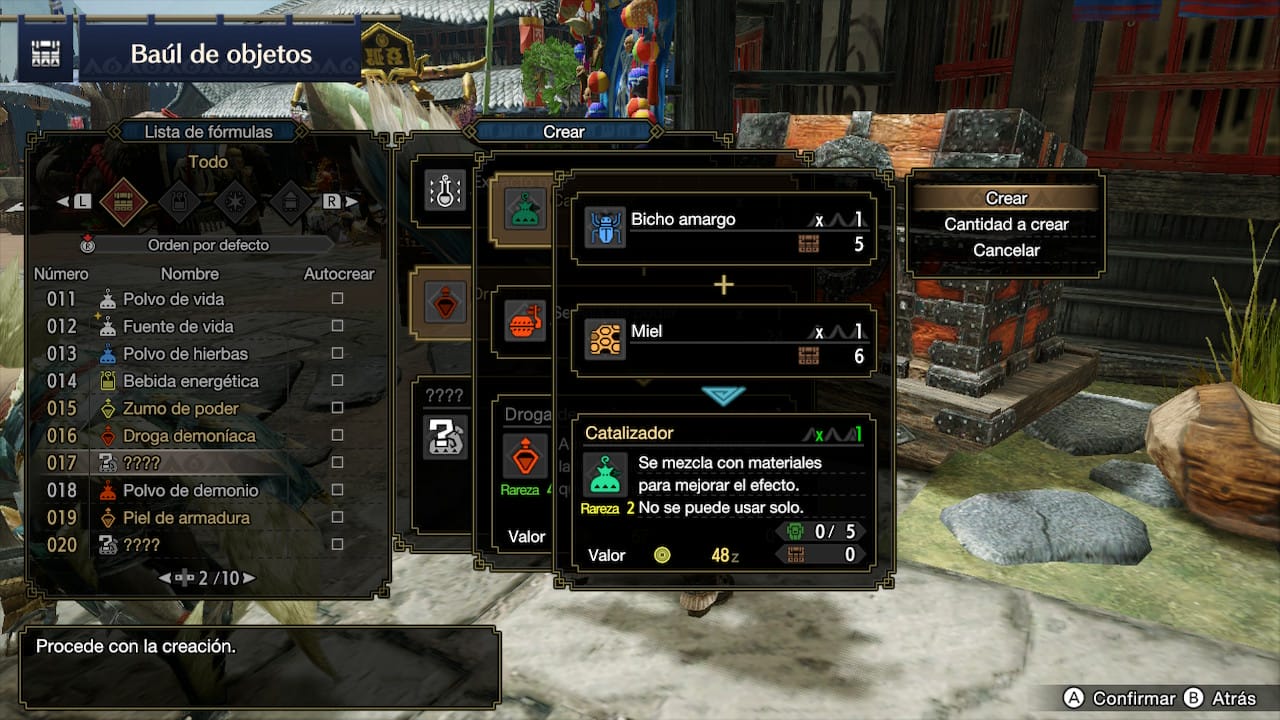
Task: Select the Bicho amargo ingredient slot
Action: [724, 231]
